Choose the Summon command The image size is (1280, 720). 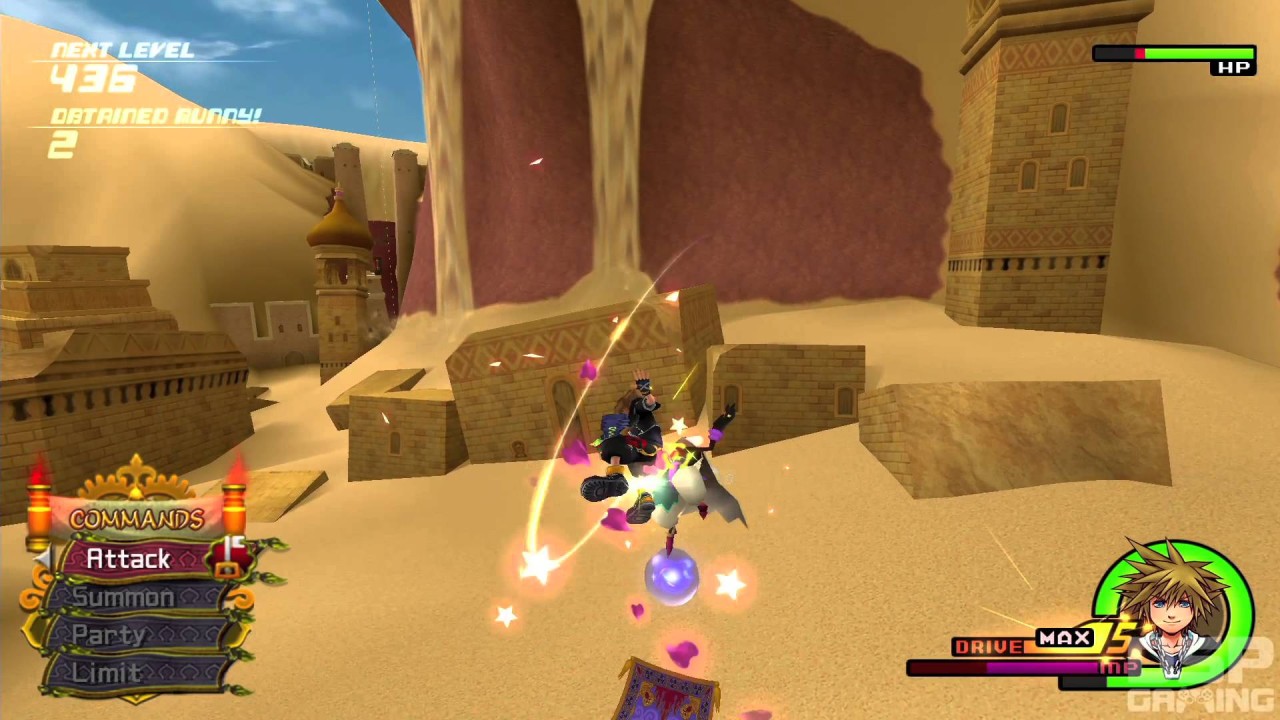[124, 598]
